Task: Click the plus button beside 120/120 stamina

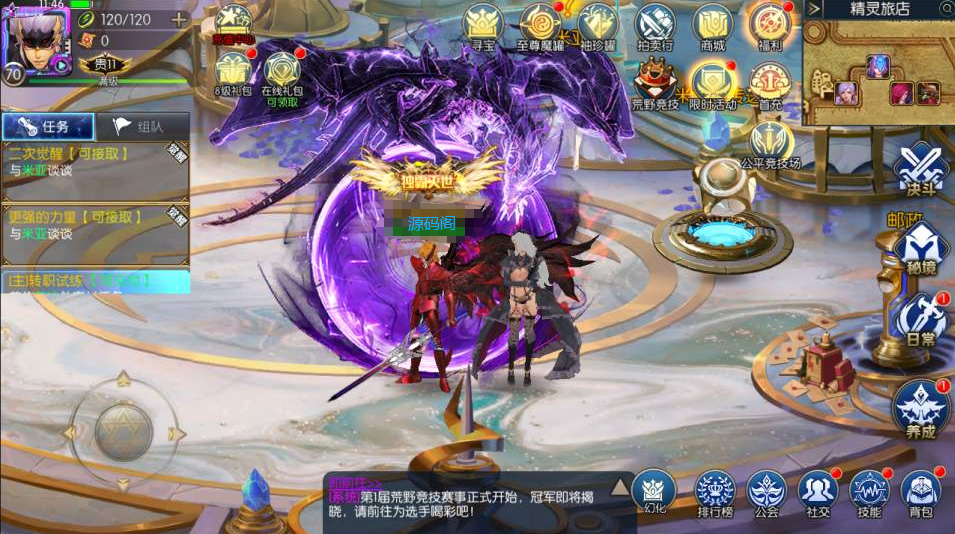Action: (179, 20)
